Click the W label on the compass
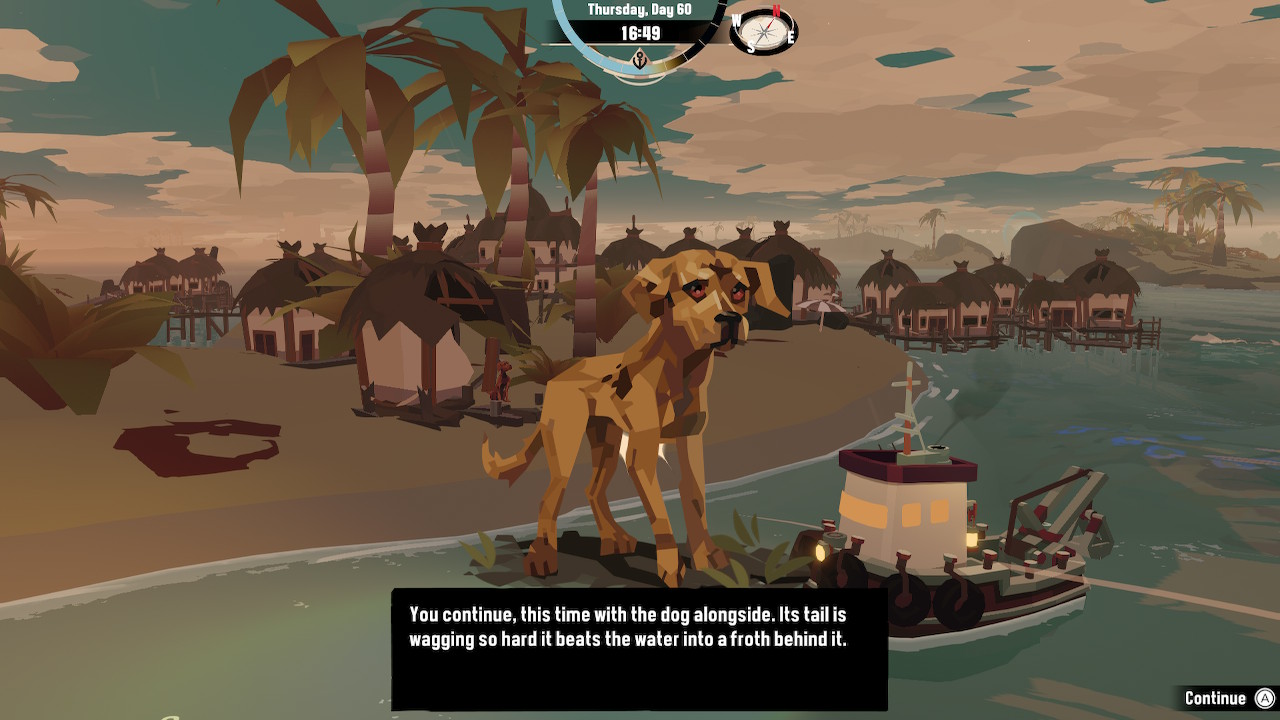Viewport: 1280px width, 720px height. (x=736, y=21)
